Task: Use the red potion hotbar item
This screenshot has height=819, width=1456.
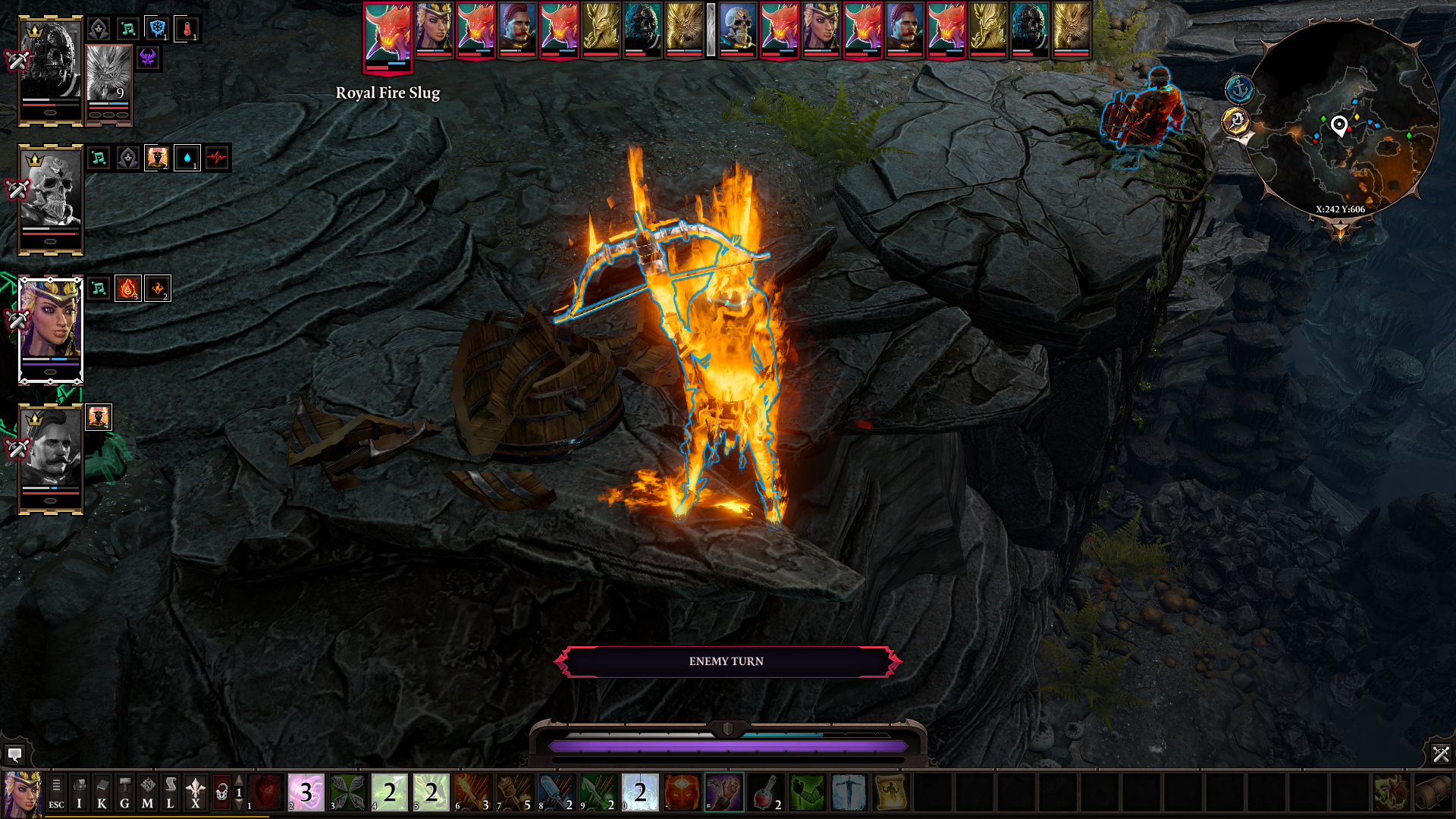Action: point(766,792)
